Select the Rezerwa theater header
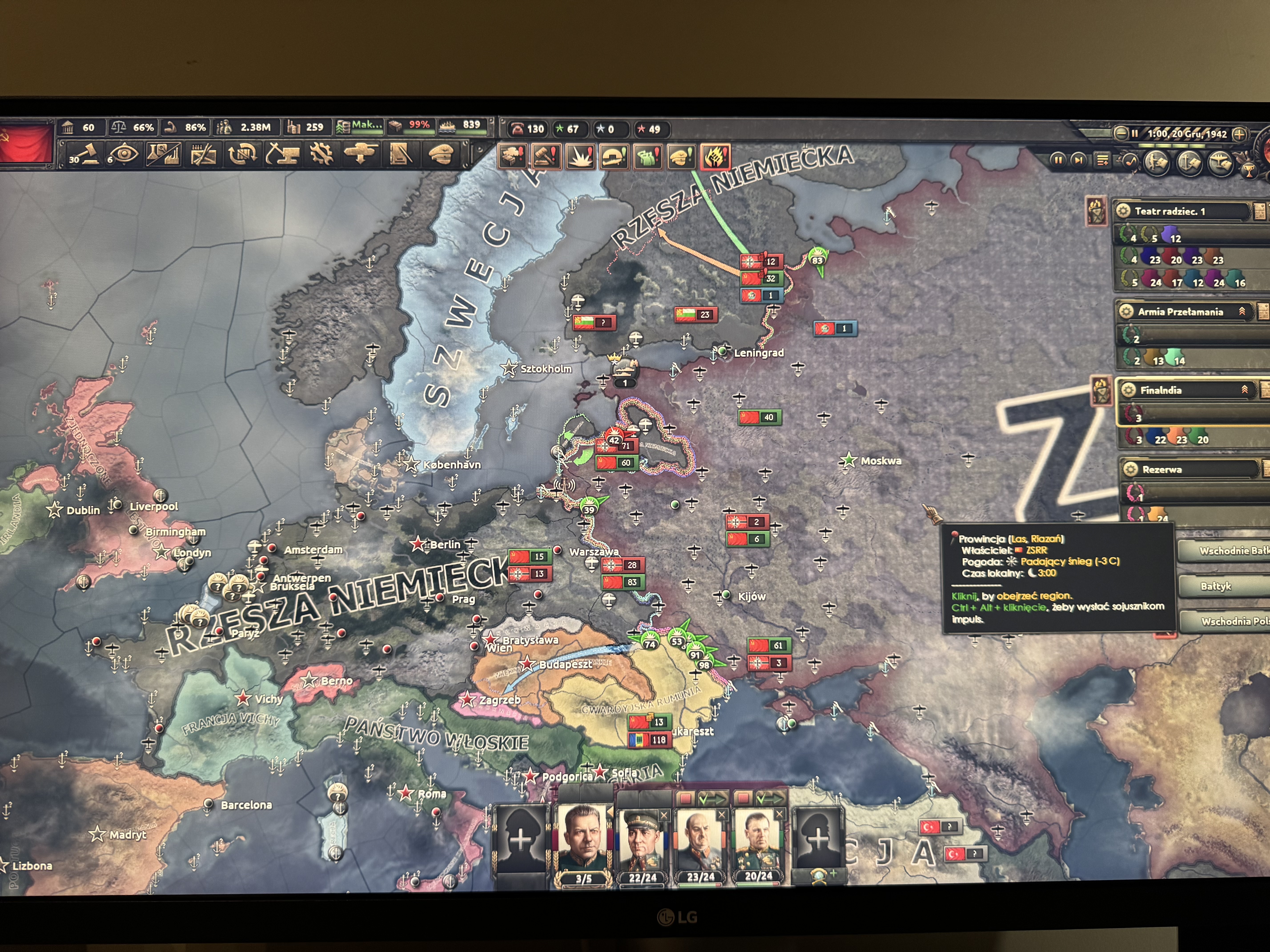1270x952 pixels. pos(1183,469)
